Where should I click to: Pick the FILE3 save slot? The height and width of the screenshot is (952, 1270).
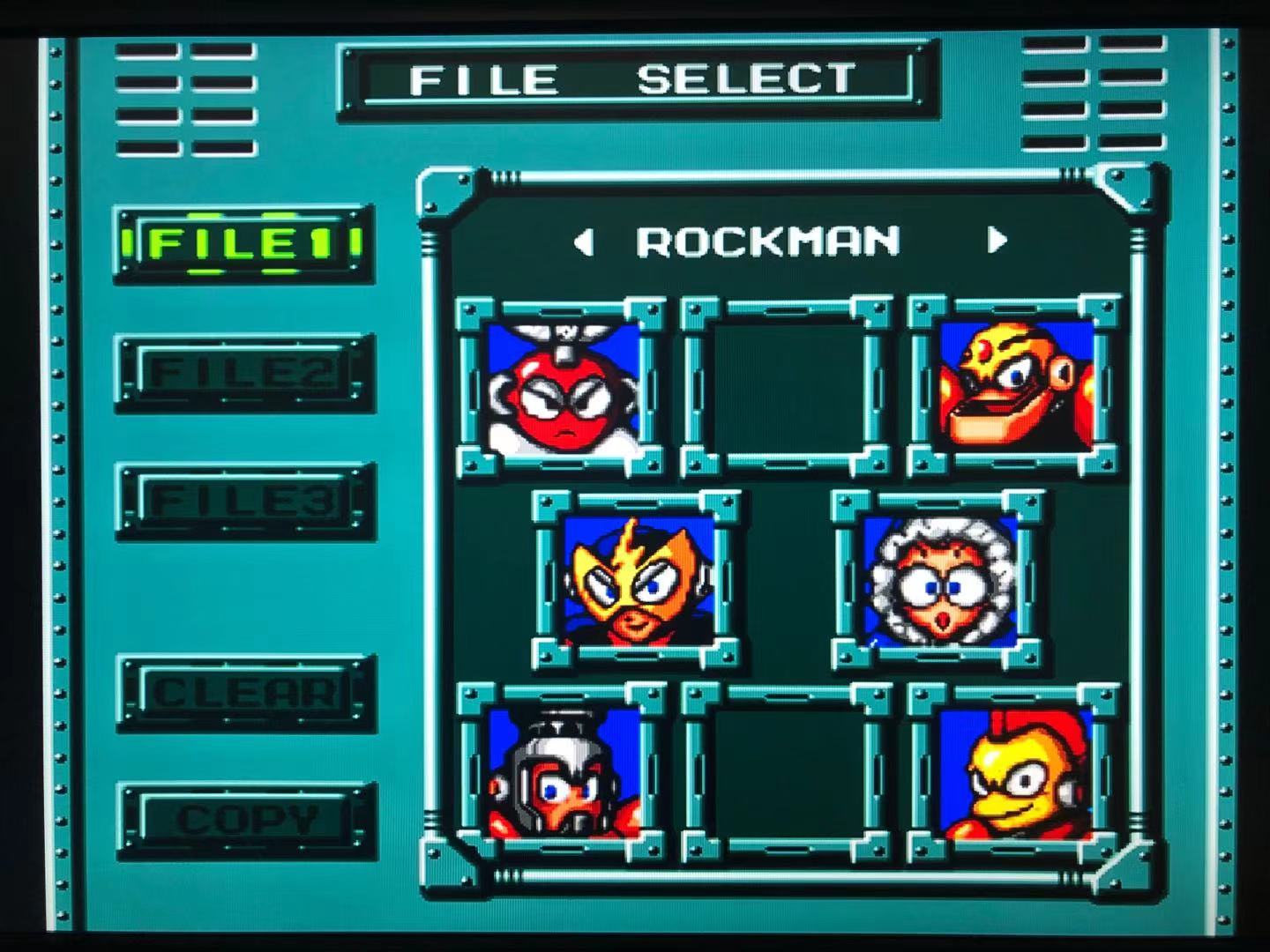(244, 501)
